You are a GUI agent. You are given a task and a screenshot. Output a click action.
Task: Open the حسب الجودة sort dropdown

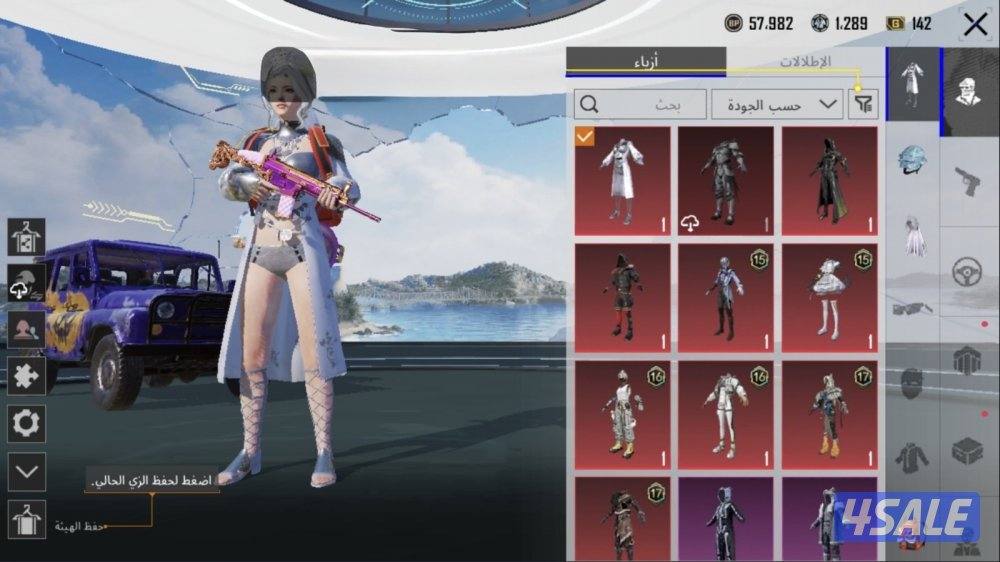(x=776, y=104)
